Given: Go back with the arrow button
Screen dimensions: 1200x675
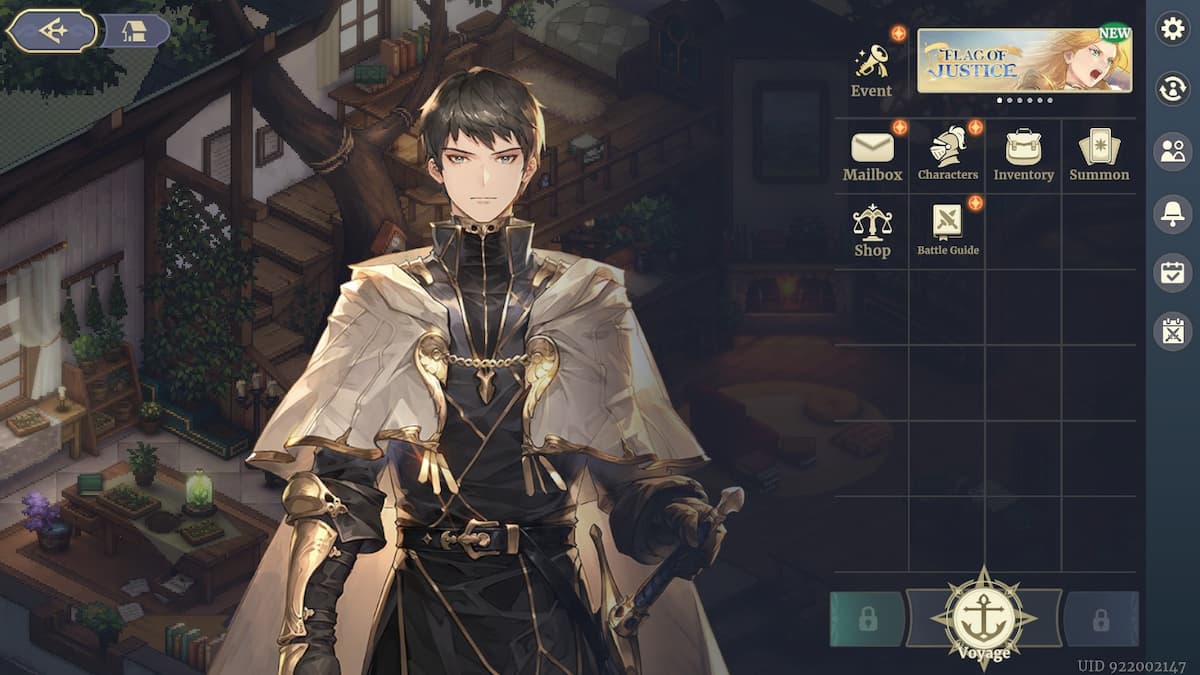Looking at the screenshot, I should (52, 32).
